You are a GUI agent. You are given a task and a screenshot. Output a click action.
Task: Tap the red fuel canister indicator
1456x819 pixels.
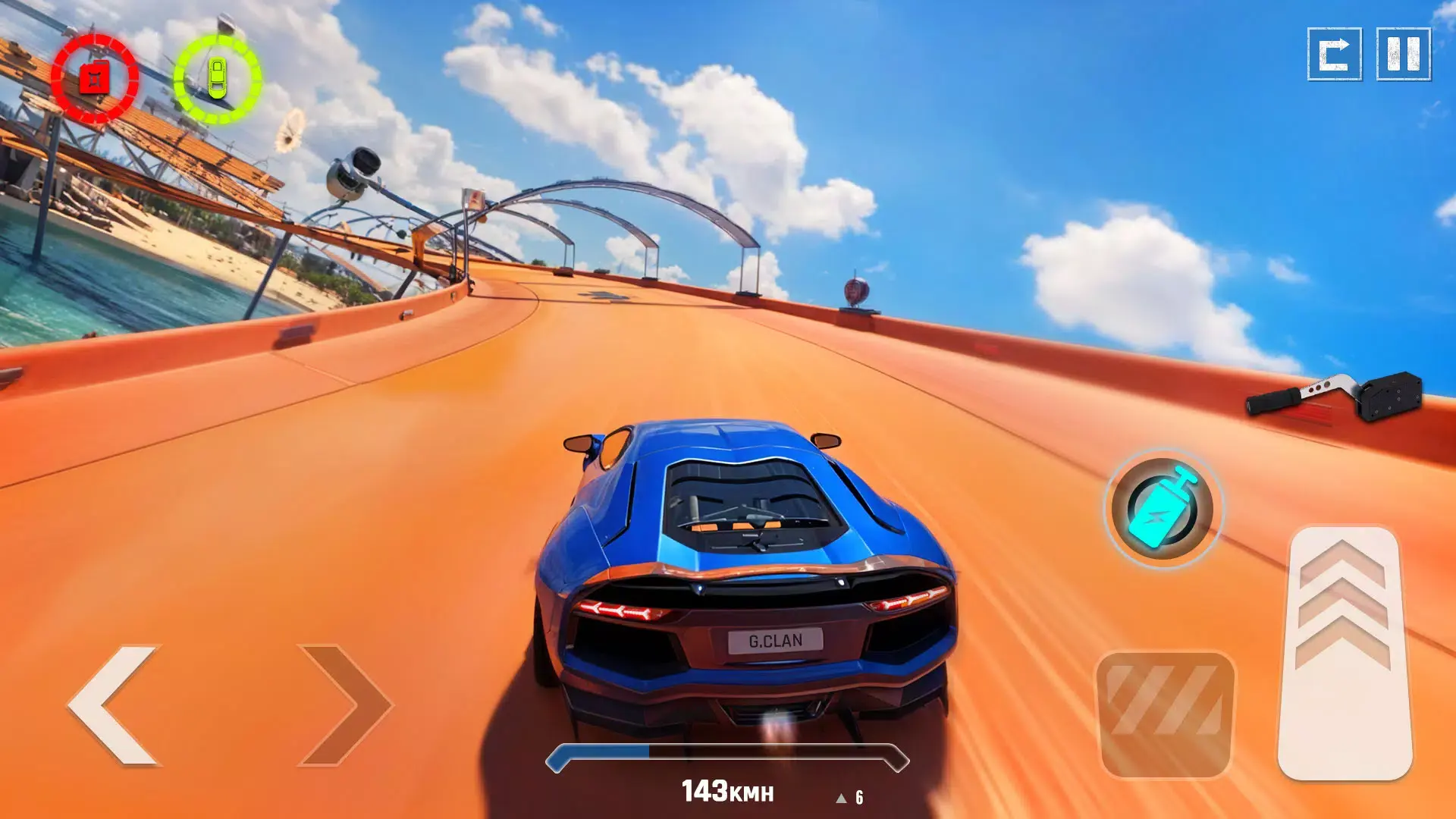pyautogui.click(x=96, y=76)
